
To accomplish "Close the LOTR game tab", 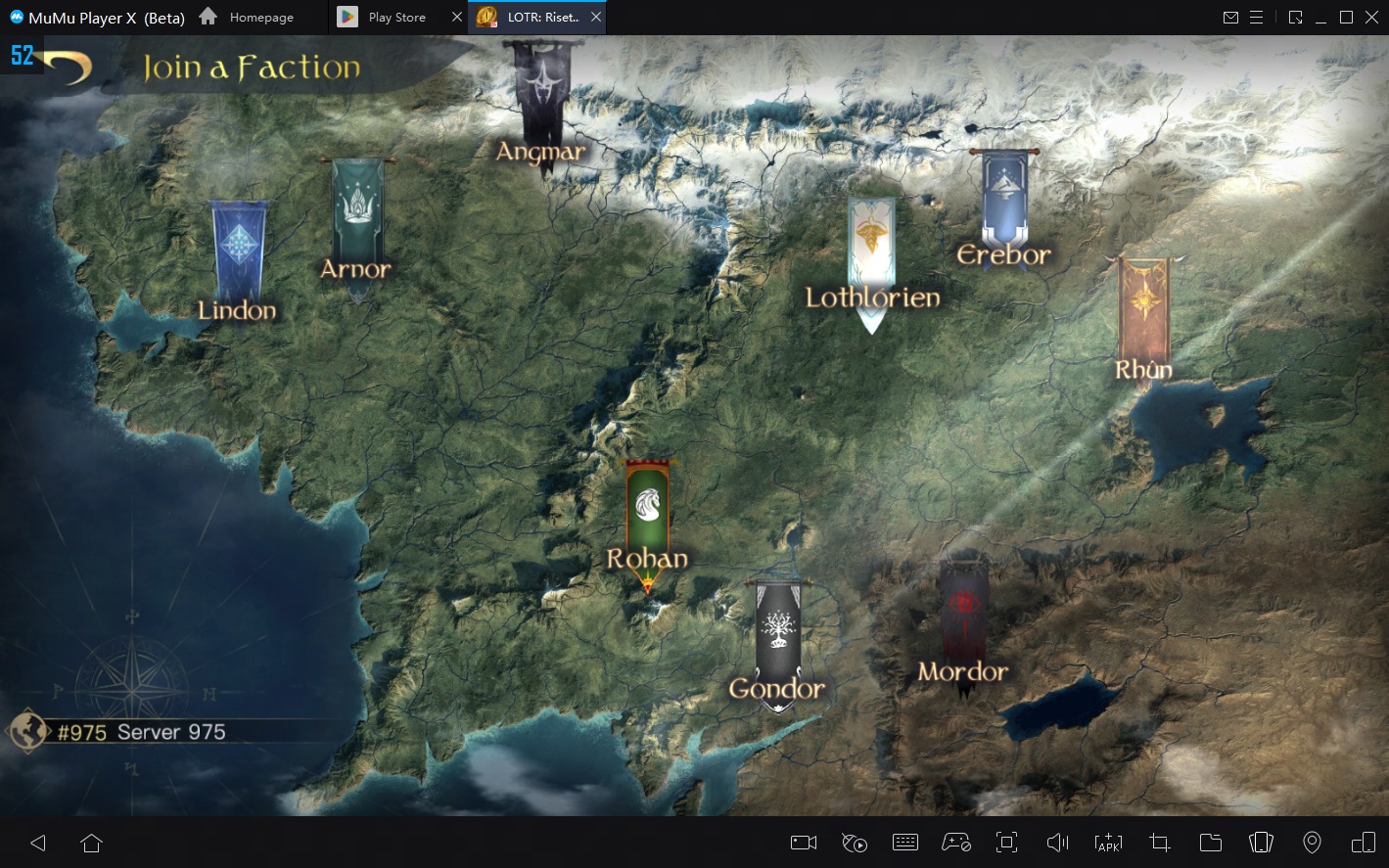I will [596, 17].
